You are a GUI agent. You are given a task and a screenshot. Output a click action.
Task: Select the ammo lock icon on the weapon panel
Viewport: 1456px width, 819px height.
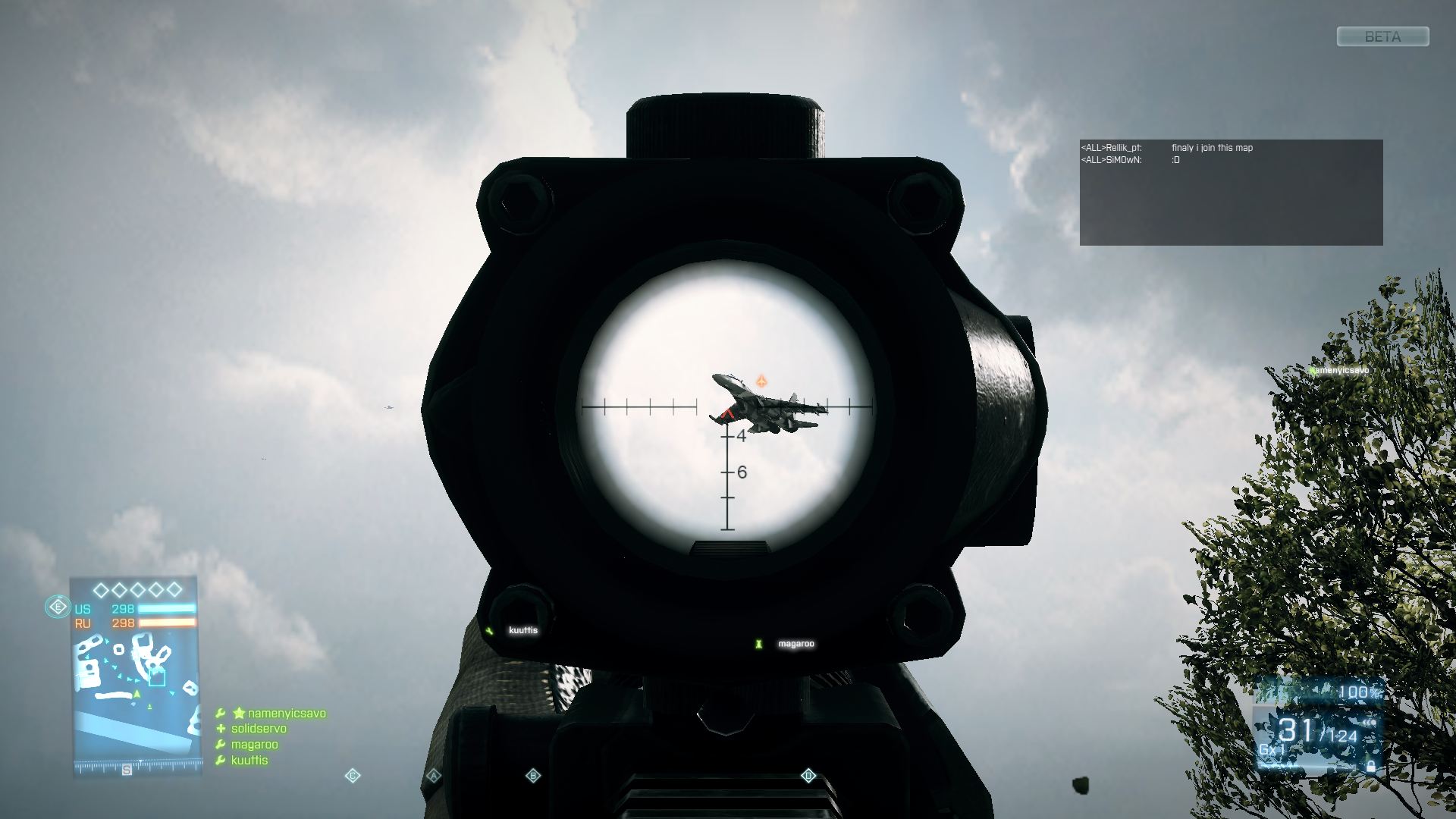click(1371, 767)
